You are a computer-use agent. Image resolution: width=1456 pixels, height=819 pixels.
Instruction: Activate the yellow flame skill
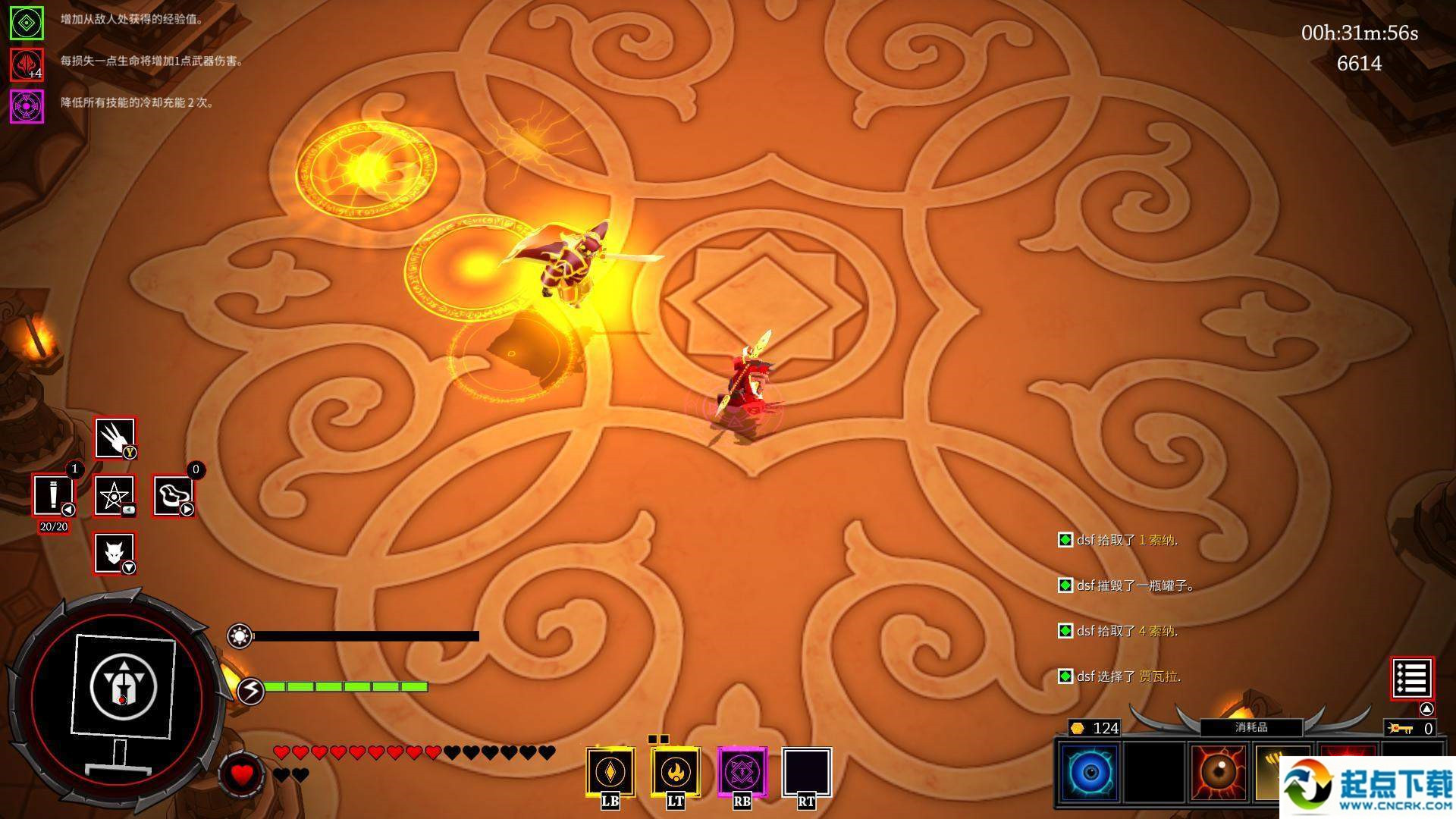tap(675, 772)
